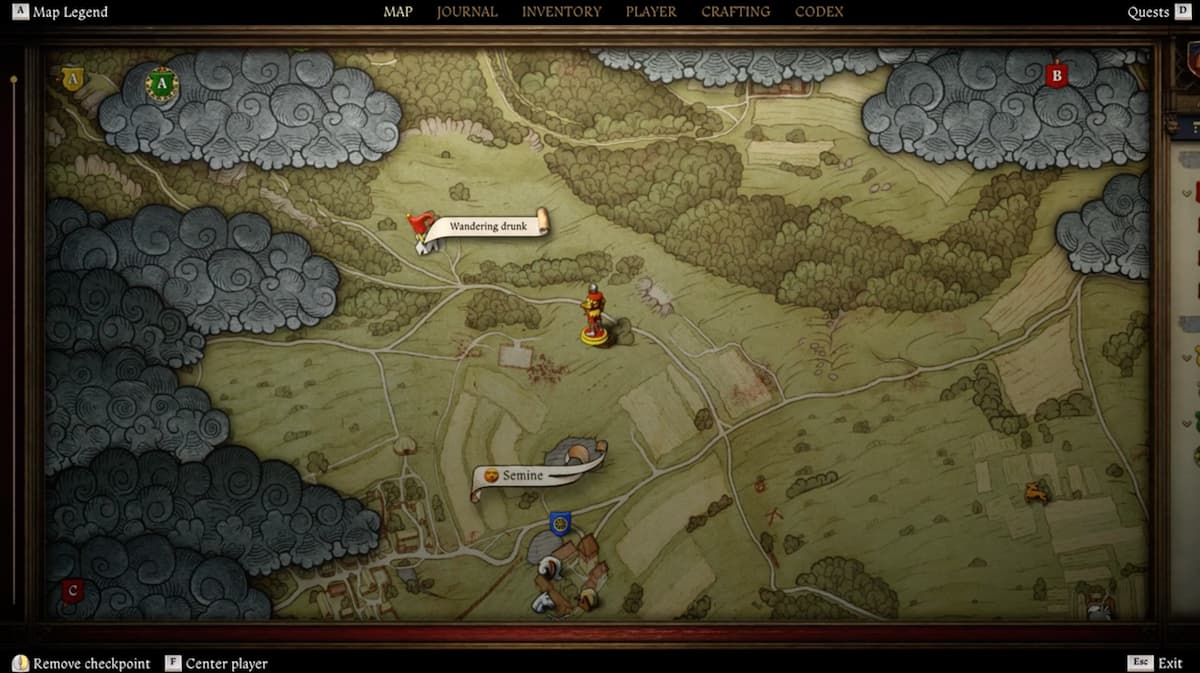The width and height of the screenshot is (1200, 673).
Task: Click the red C quest marker
Action: [71, 591]
